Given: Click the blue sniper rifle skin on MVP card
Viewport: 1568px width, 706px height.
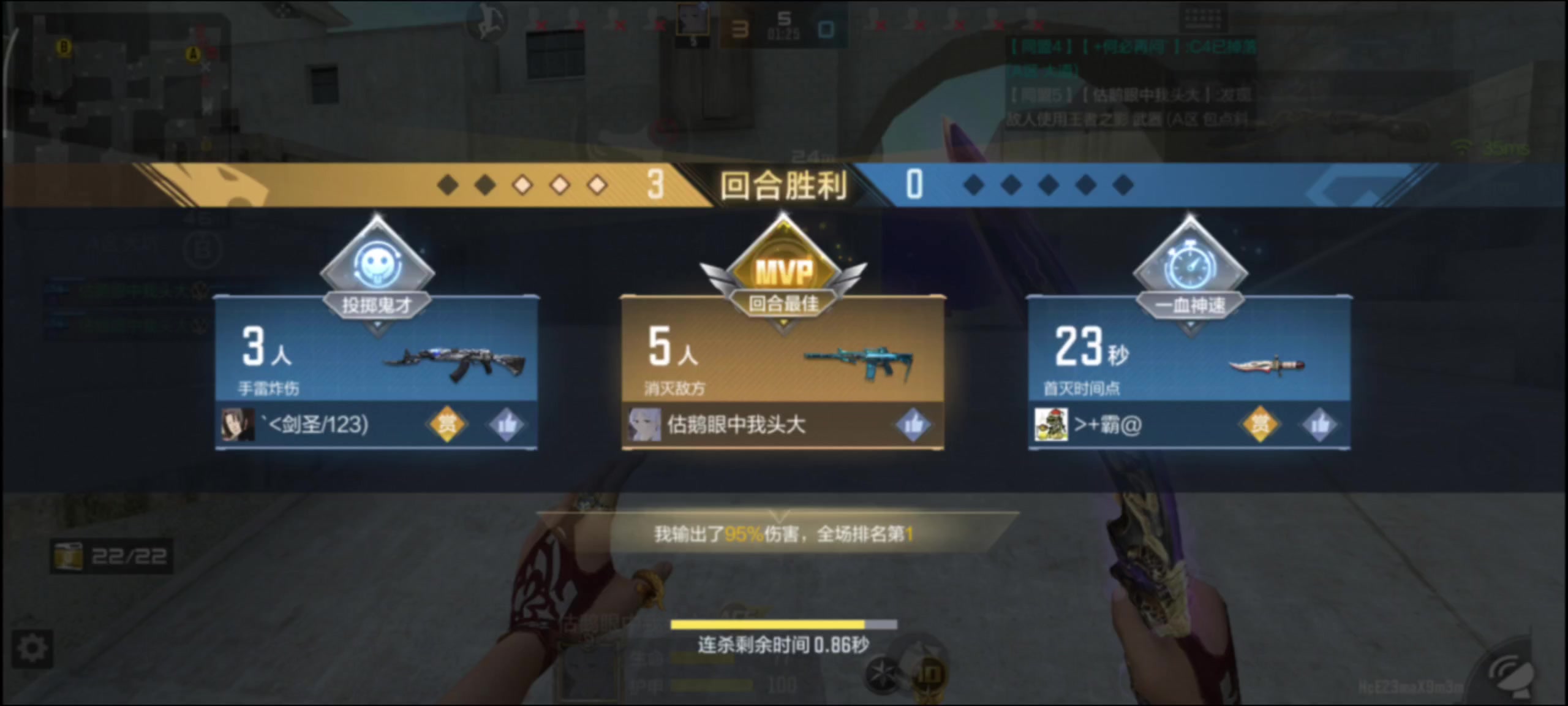Looking at the screenshot, I should 858,359.
